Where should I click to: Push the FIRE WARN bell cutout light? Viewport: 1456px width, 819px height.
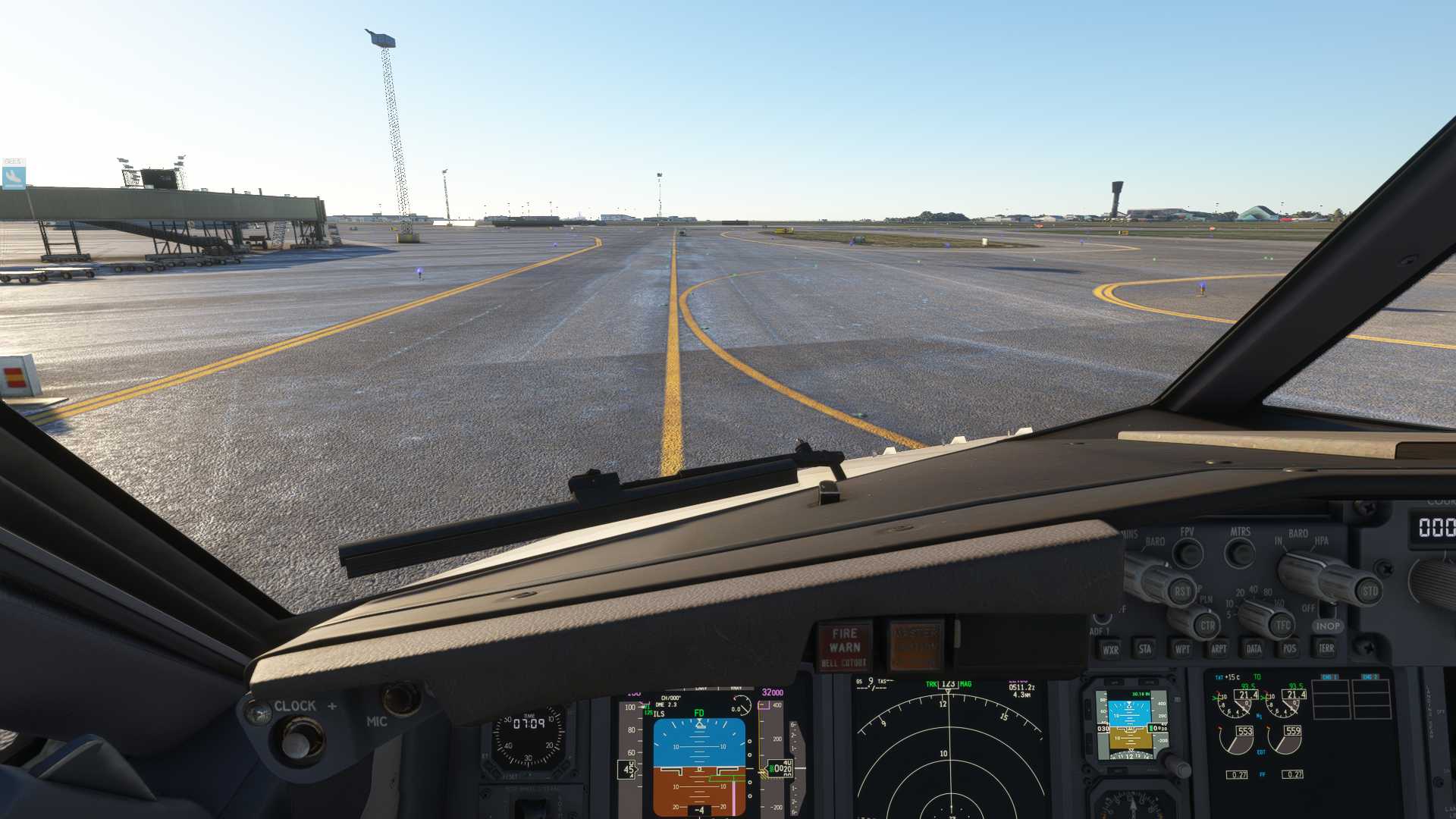(x=844, y=647)
